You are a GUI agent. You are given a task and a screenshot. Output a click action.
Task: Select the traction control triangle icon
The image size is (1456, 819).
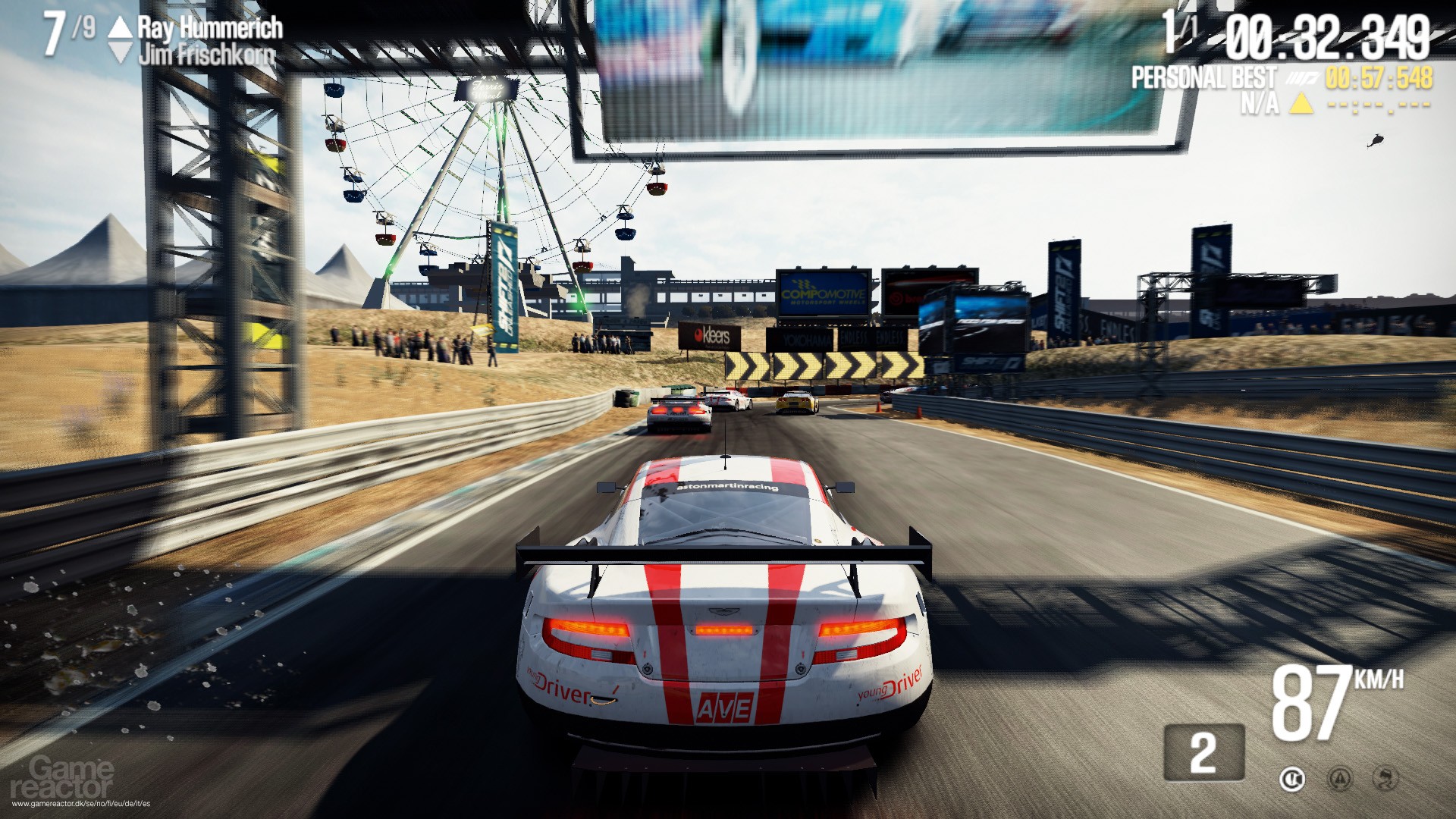point(1340,779)
